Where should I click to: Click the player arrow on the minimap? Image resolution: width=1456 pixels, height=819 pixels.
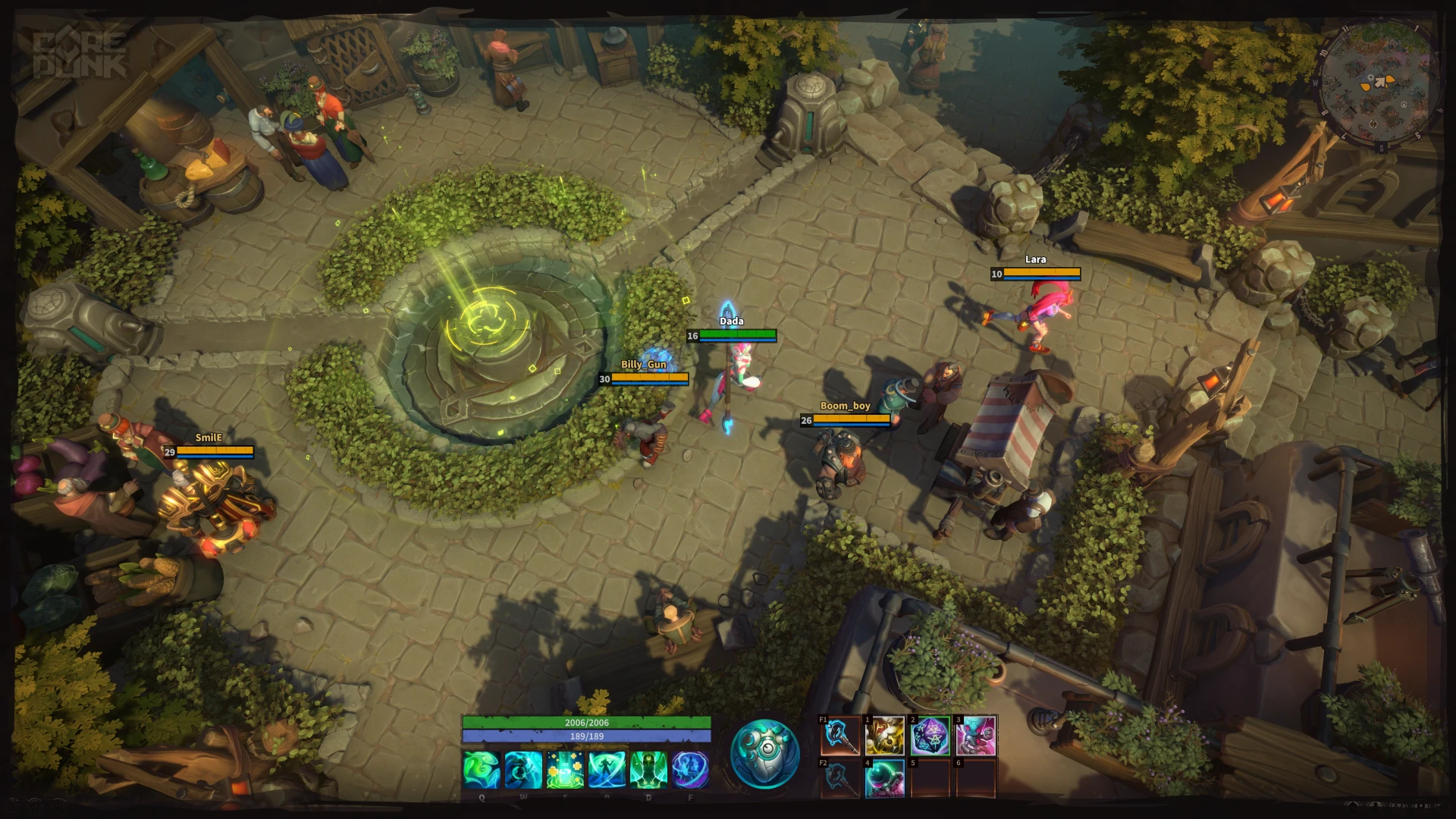pyautogui.click(x=1381, y=83)
